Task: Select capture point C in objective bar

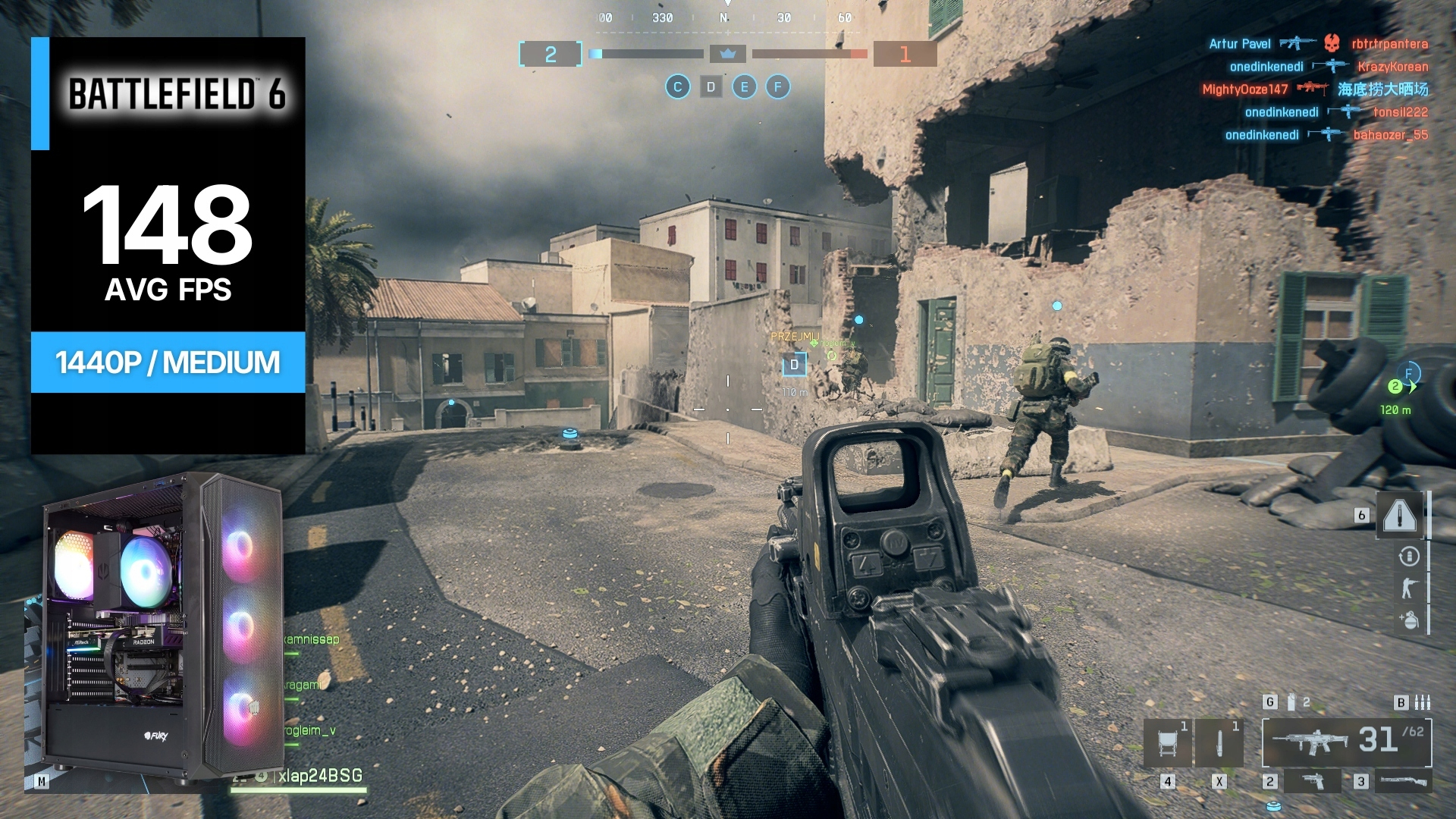Action: [678, 87]
